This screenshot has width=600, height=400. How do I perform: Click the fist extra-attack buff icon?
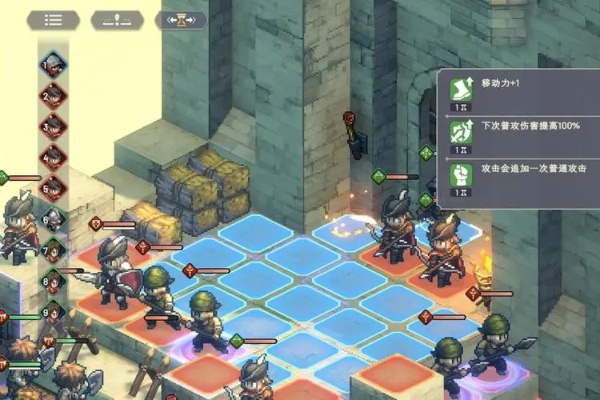pyautogui.click(x=461, y=173)
